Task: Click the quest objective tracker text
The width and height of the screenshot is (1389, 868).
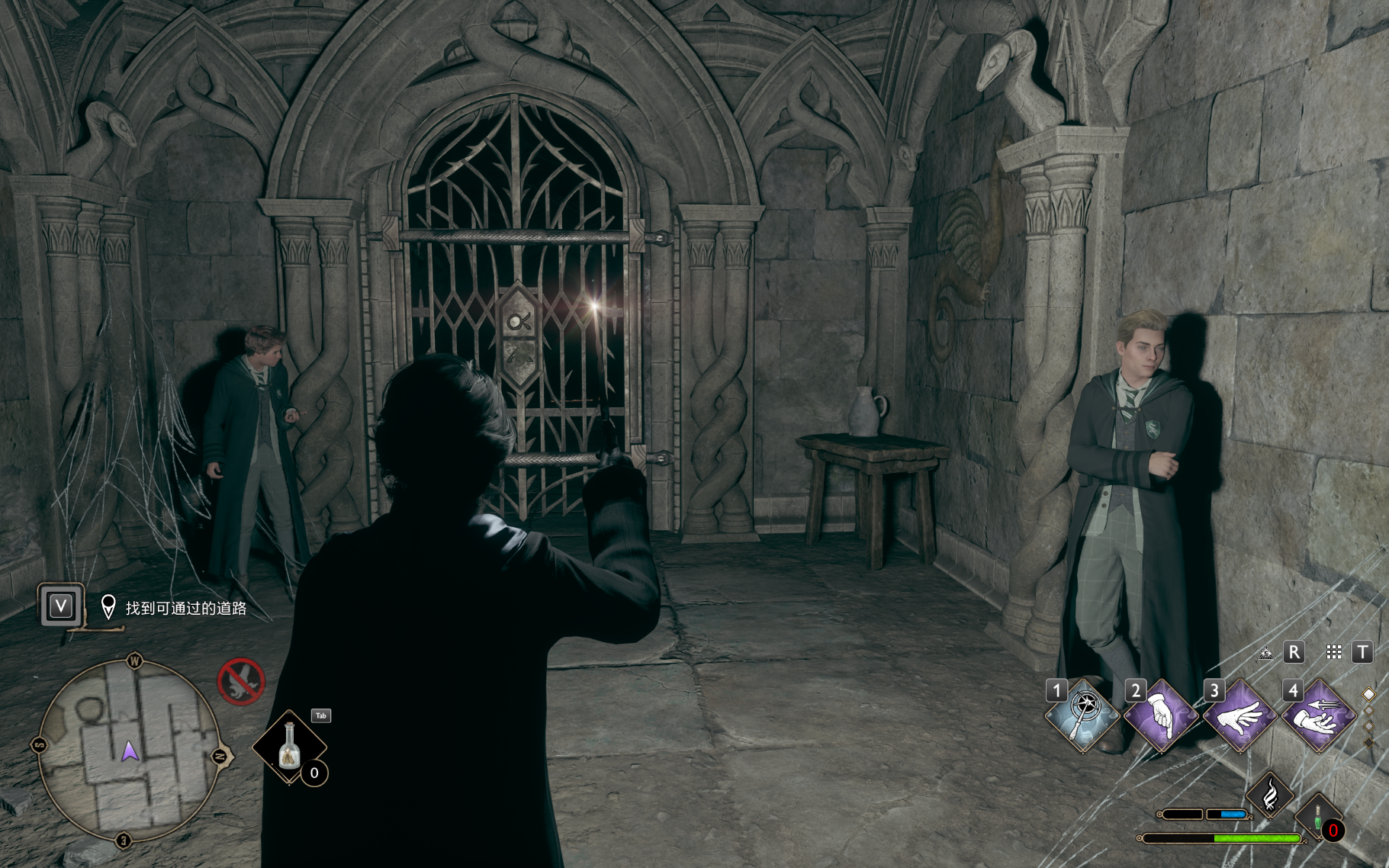Action: tap(185, 608)
